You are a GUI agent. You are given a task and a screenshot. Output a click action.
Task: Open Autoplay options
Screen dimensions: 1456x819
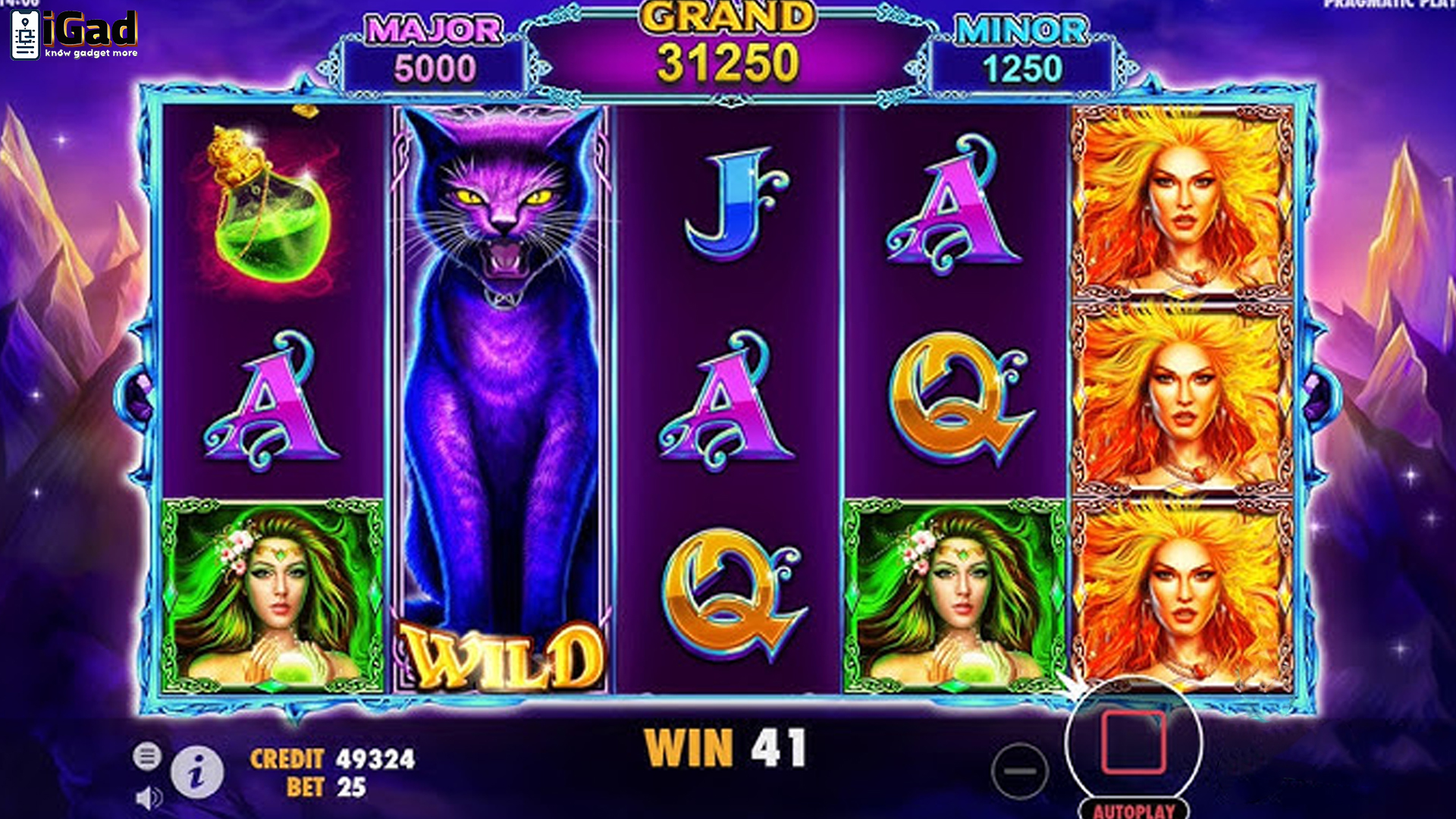click(1134, 810)
